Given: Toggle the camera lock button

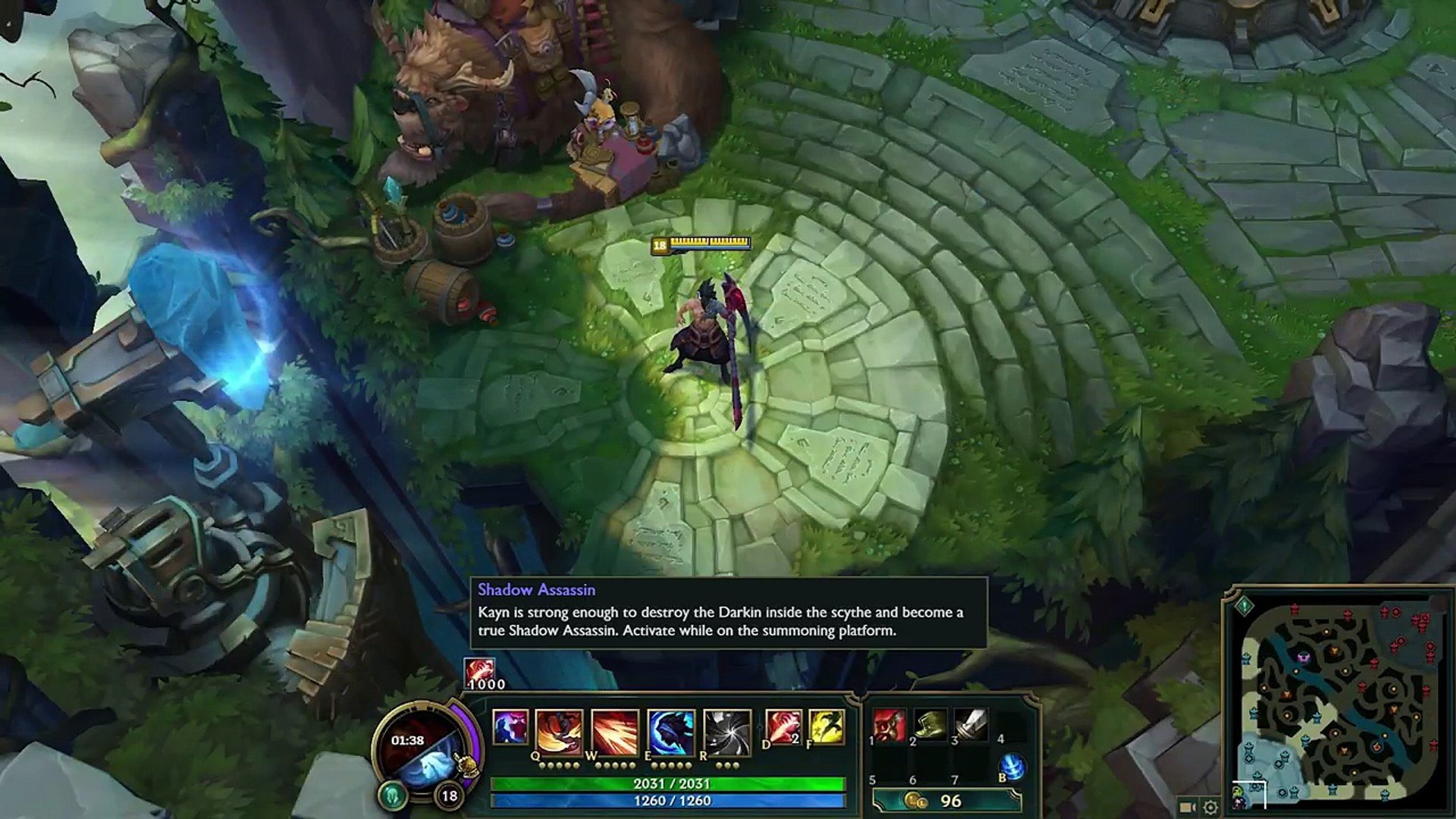Looking at the screenshot, I should tap(1188, 807).
